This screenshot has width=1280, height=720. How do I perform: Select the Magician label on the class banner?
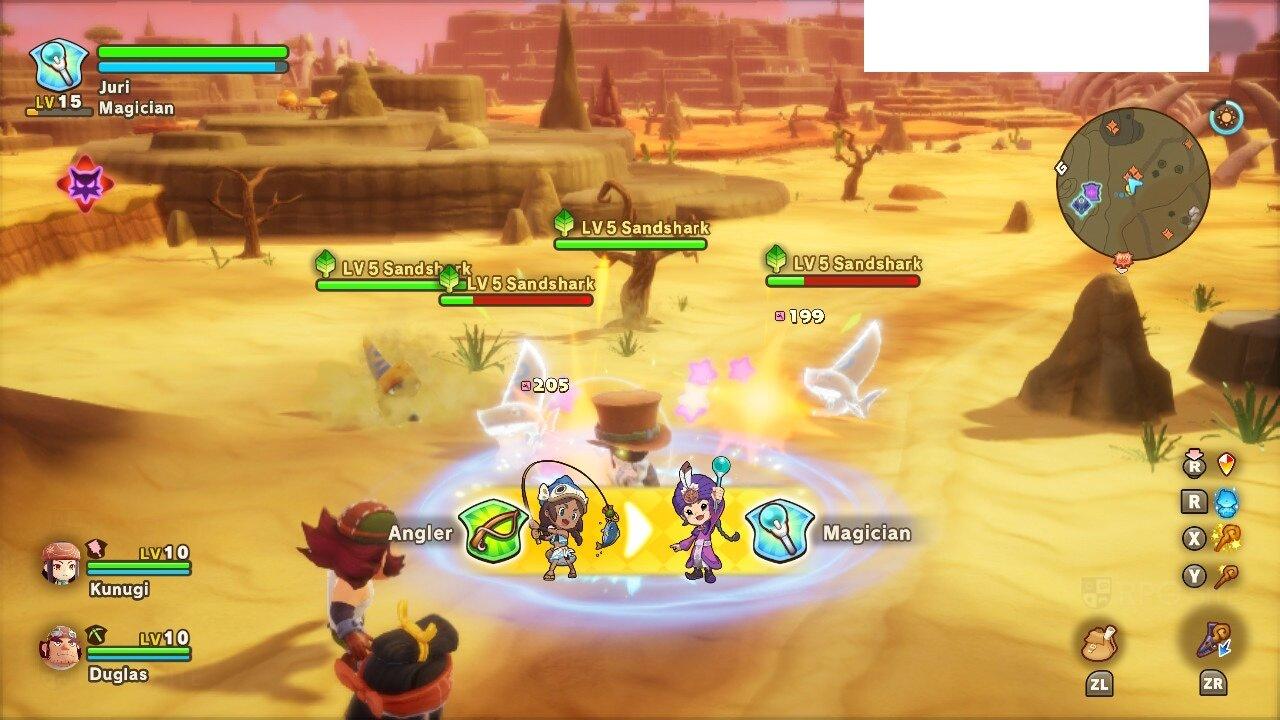866,535
